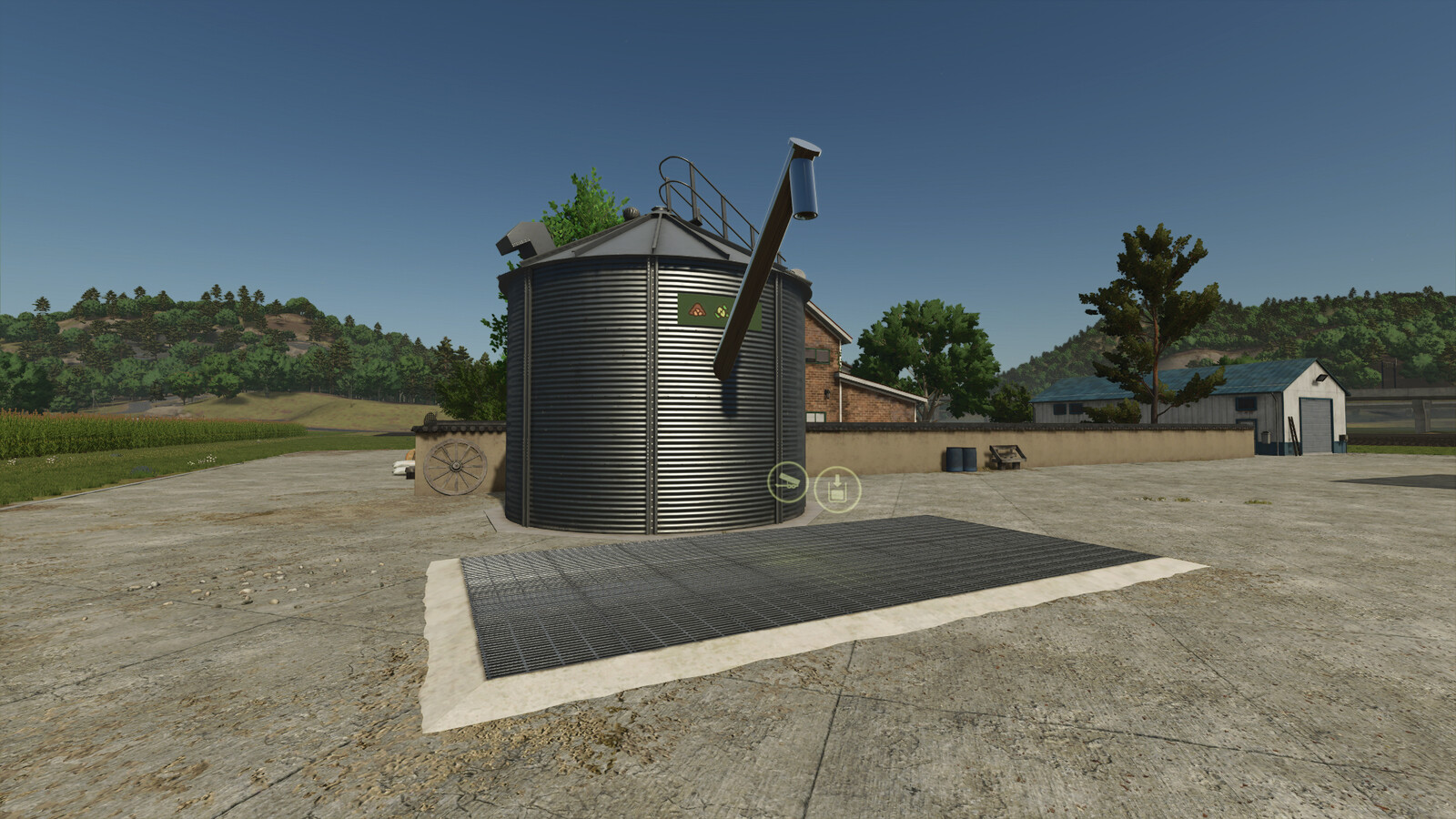Click the downward arrow inside the fill icon

pyautogui.click(x=837, y=480)
